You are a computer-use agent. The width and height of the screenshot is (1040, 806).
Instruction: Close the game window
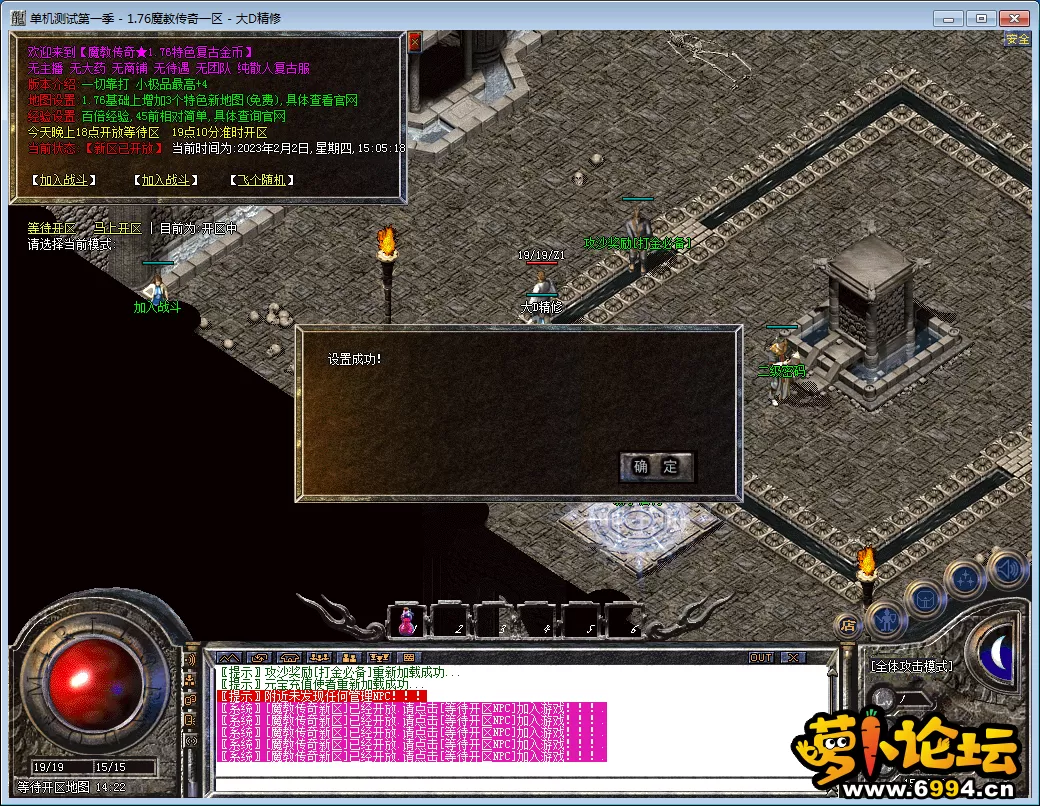click(x=1013, y=18)
